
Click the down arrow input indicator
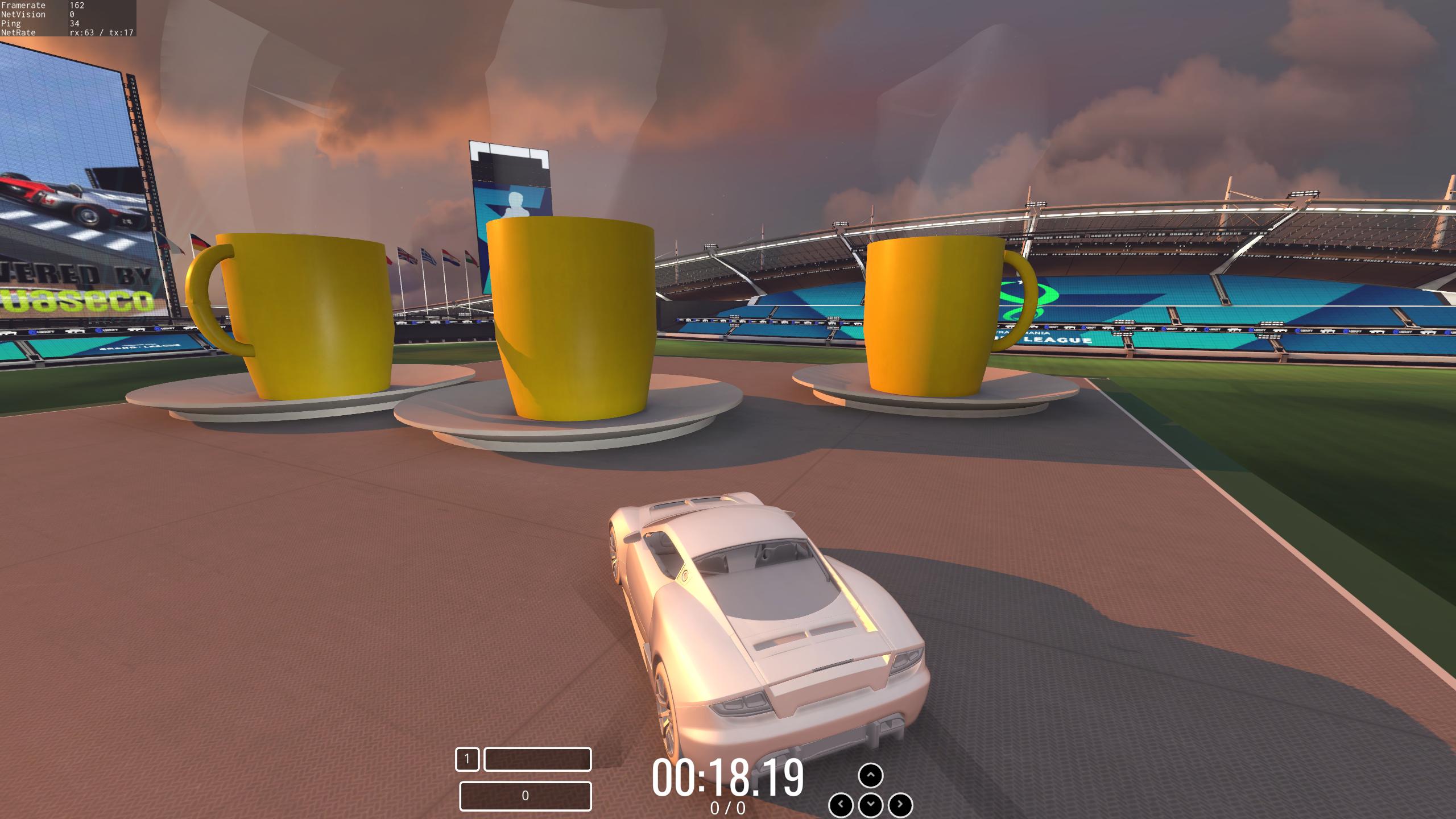click(870, 805)
